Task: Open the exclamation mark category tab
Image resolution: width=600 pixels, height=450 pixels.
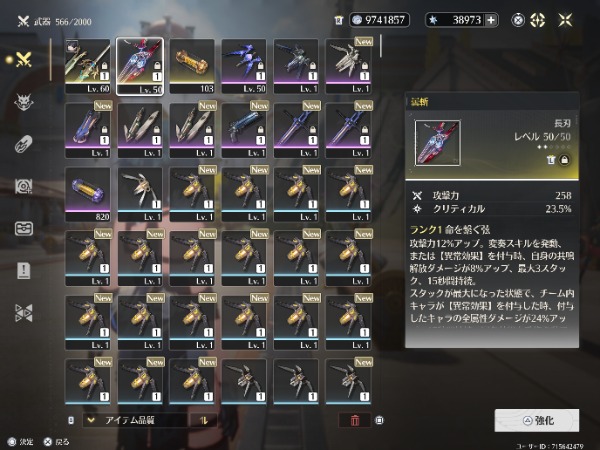Action: [x=24, y=270]
